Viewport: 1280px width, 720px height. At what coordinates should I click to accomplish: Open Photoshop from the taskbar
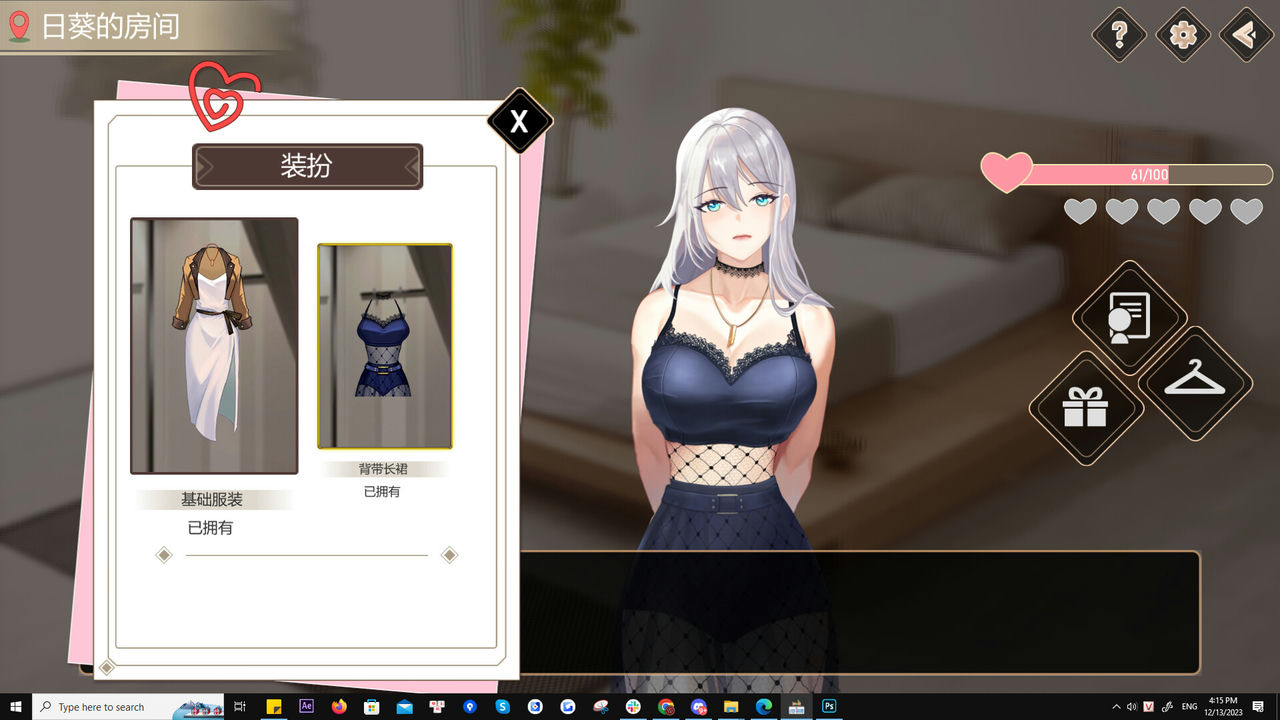pos(828,706)
